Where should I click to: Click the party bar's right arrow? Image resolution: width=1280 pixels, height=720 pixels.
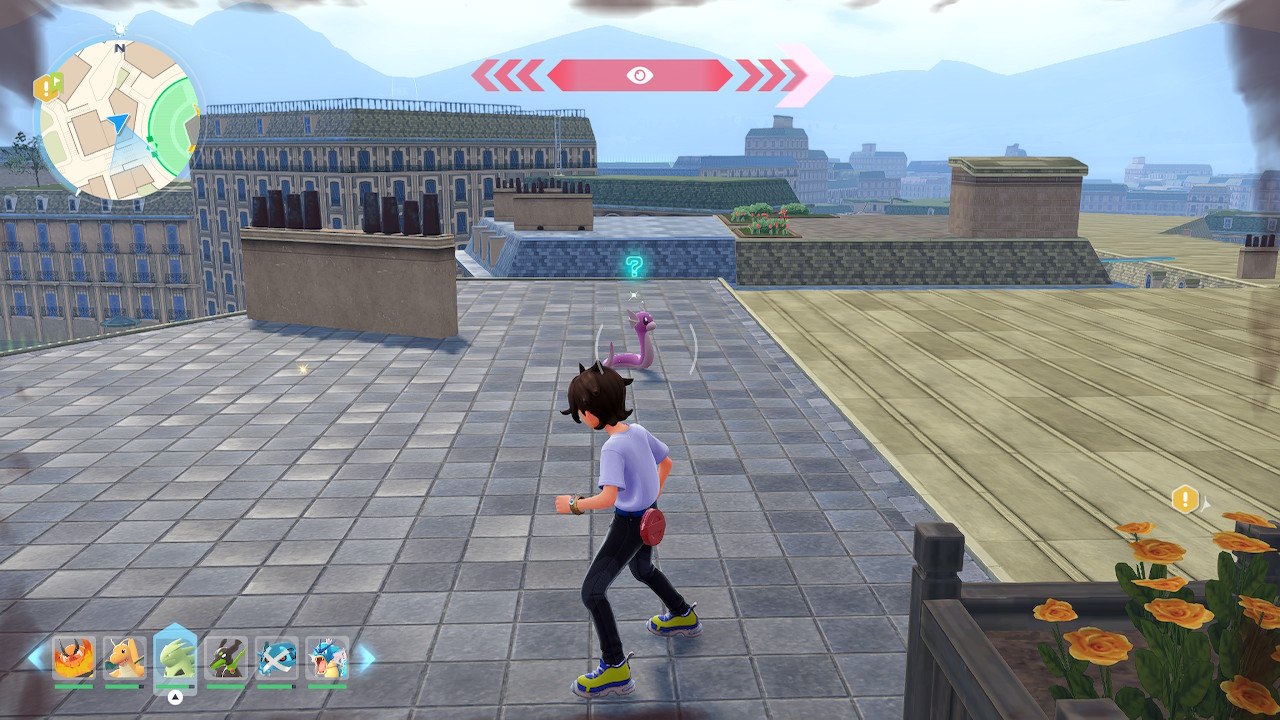[x=366, y=657]
